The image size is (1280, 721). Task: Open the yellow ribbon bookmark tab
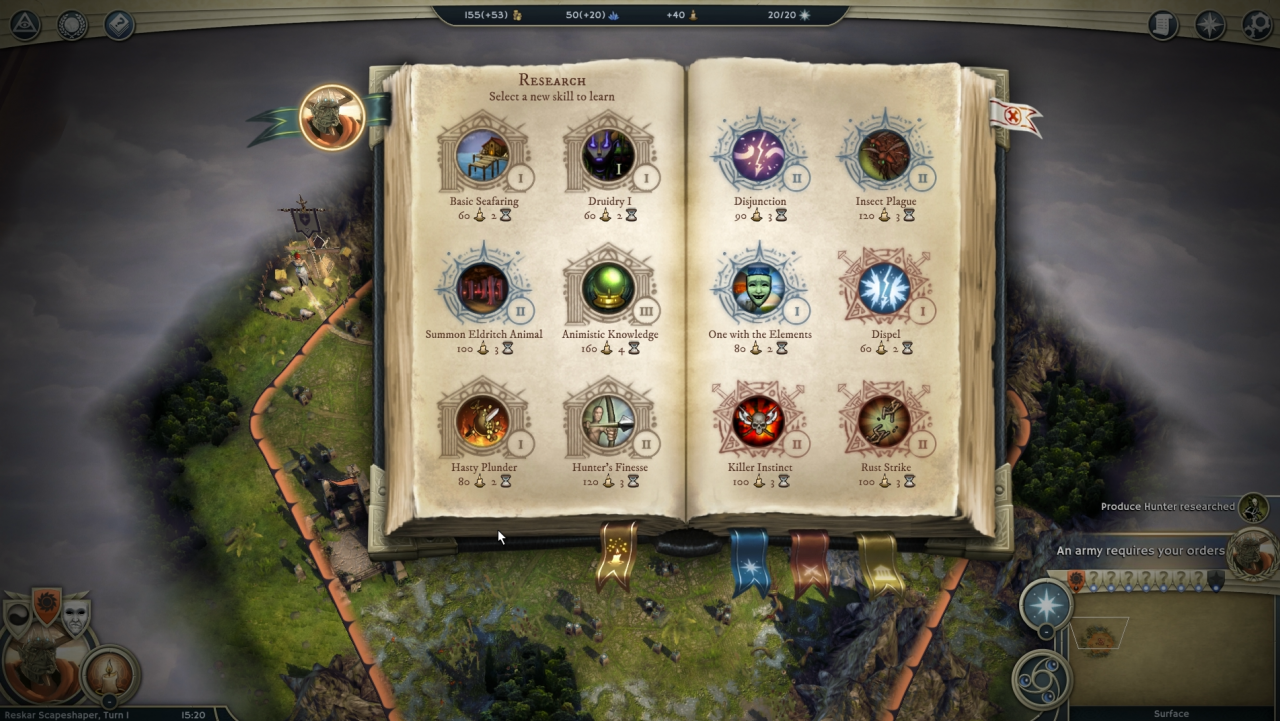(x=880, y=562)
